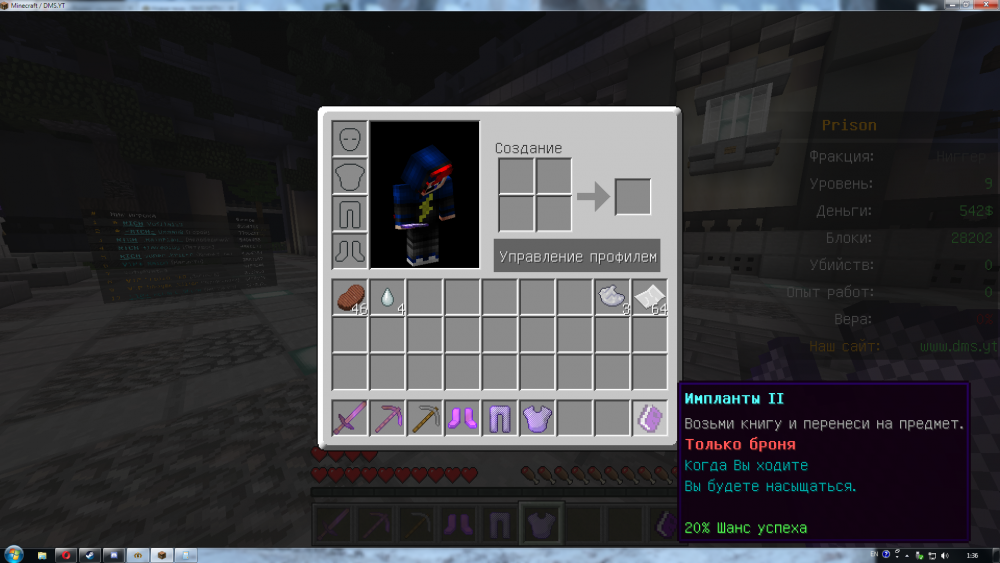Open the Windows Start menu
The height and width of the screenshot is (563, 1000).
point(13,553)
